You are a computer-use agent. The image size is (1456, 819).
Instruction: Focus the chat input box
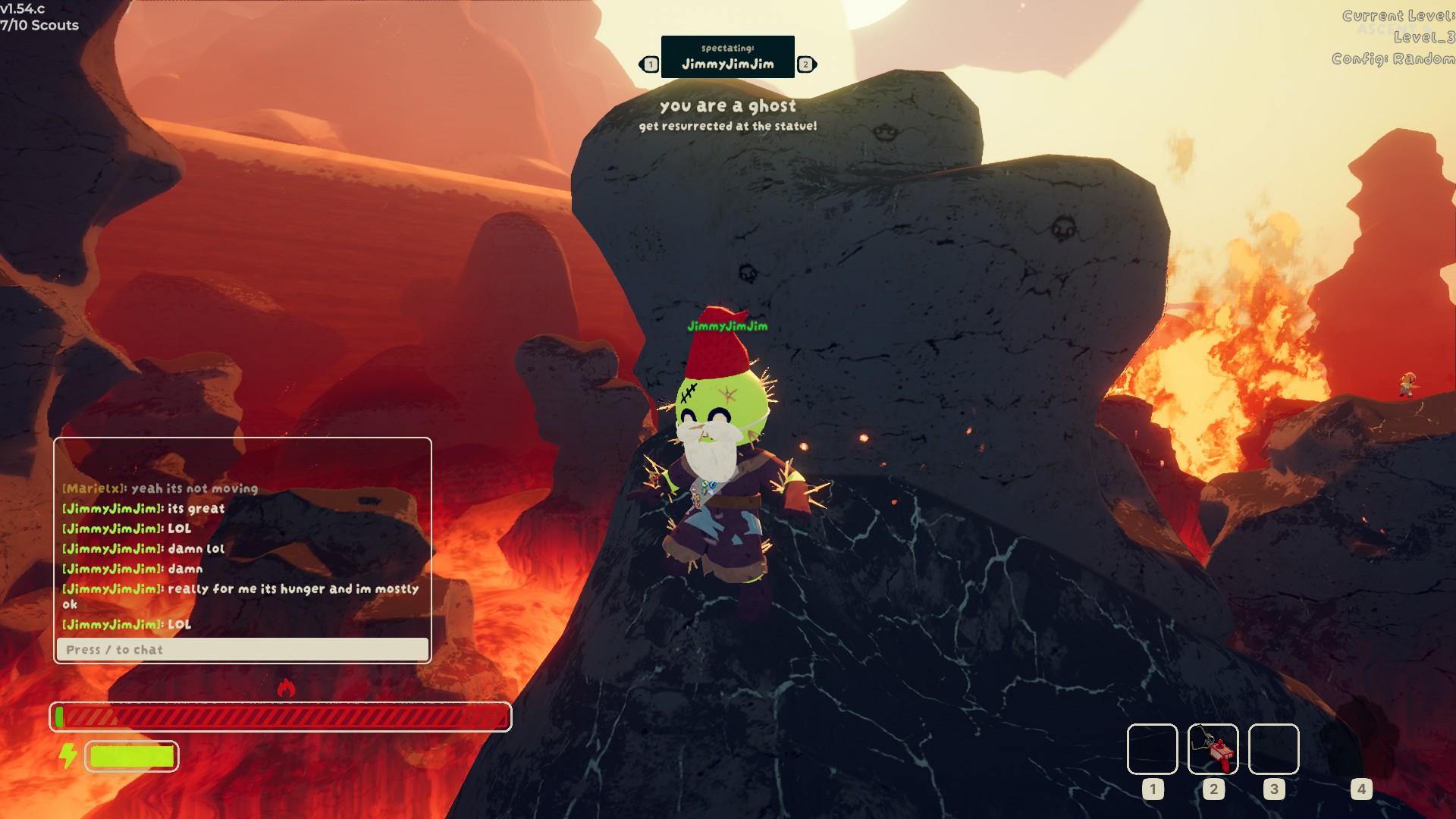click(243, 649)
